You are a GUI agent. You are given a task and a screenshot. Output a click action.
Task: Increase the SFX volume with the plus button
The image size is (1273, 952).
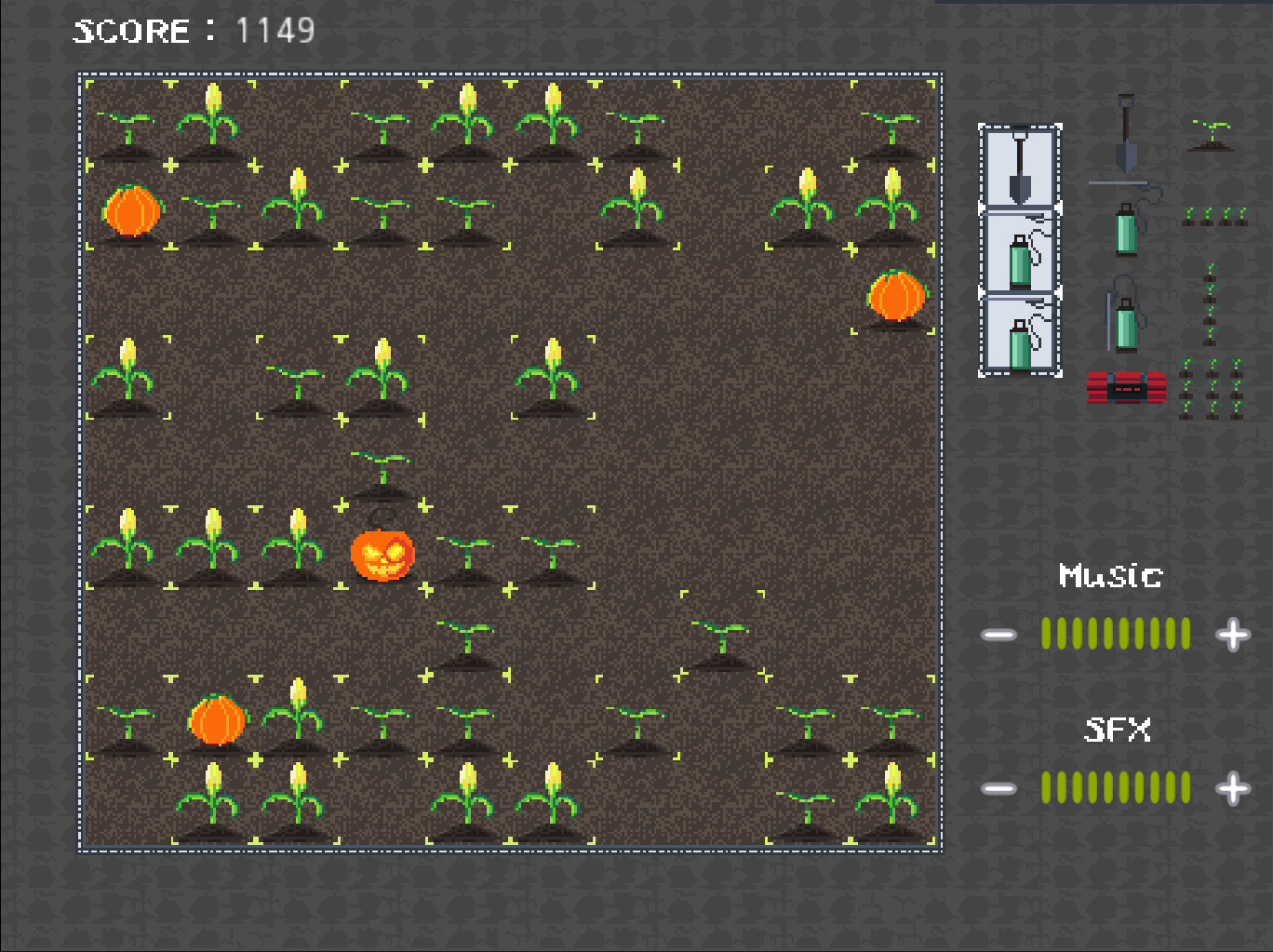(x=1232, y=787)
